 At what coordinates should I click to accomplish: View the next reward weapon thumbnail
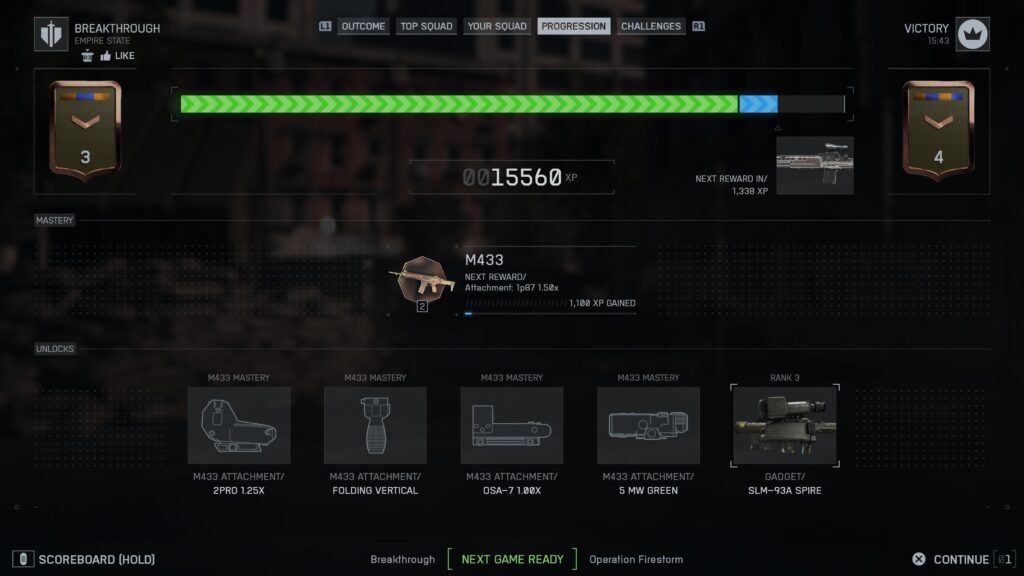pos(815,165)
